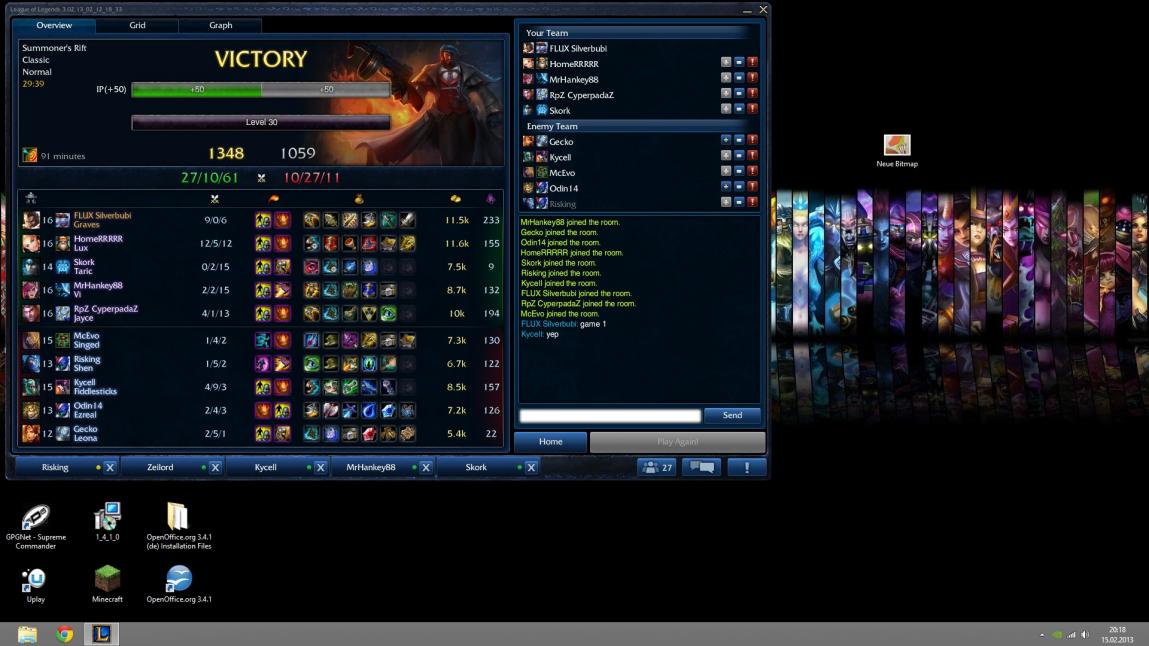Open the chat rooms speech-bubble button

click(x=701, y=467)
